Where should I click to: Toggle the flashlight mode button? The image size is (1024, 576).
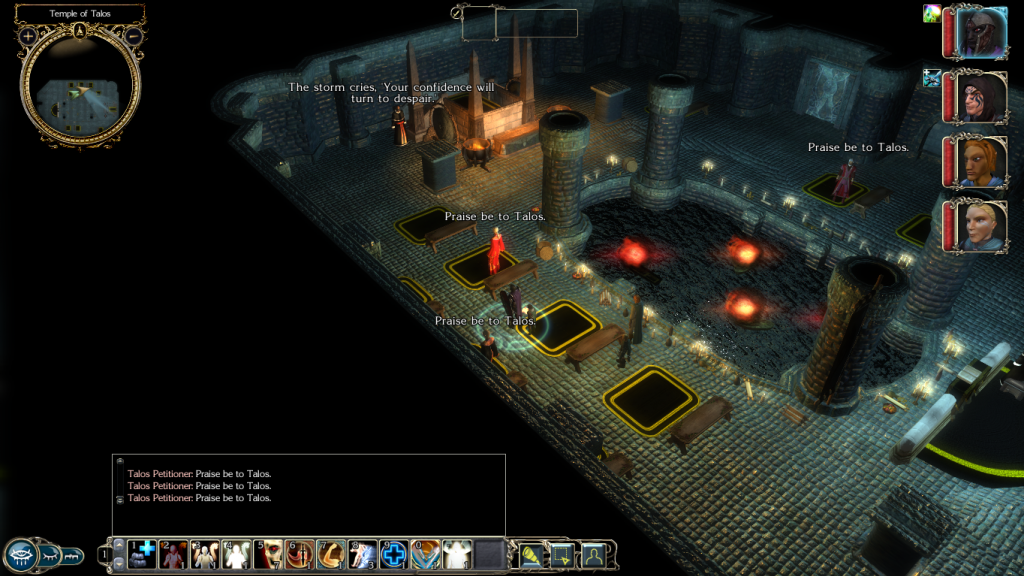tap(530, 554)
